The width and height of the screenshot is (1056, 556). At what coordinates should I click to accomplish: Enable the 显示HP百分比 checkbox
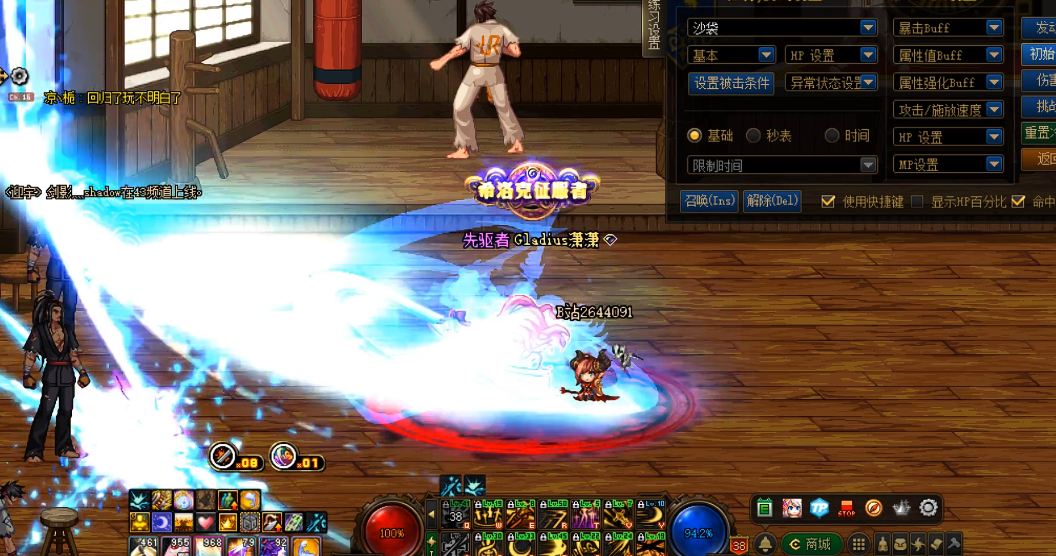point(917,202)
